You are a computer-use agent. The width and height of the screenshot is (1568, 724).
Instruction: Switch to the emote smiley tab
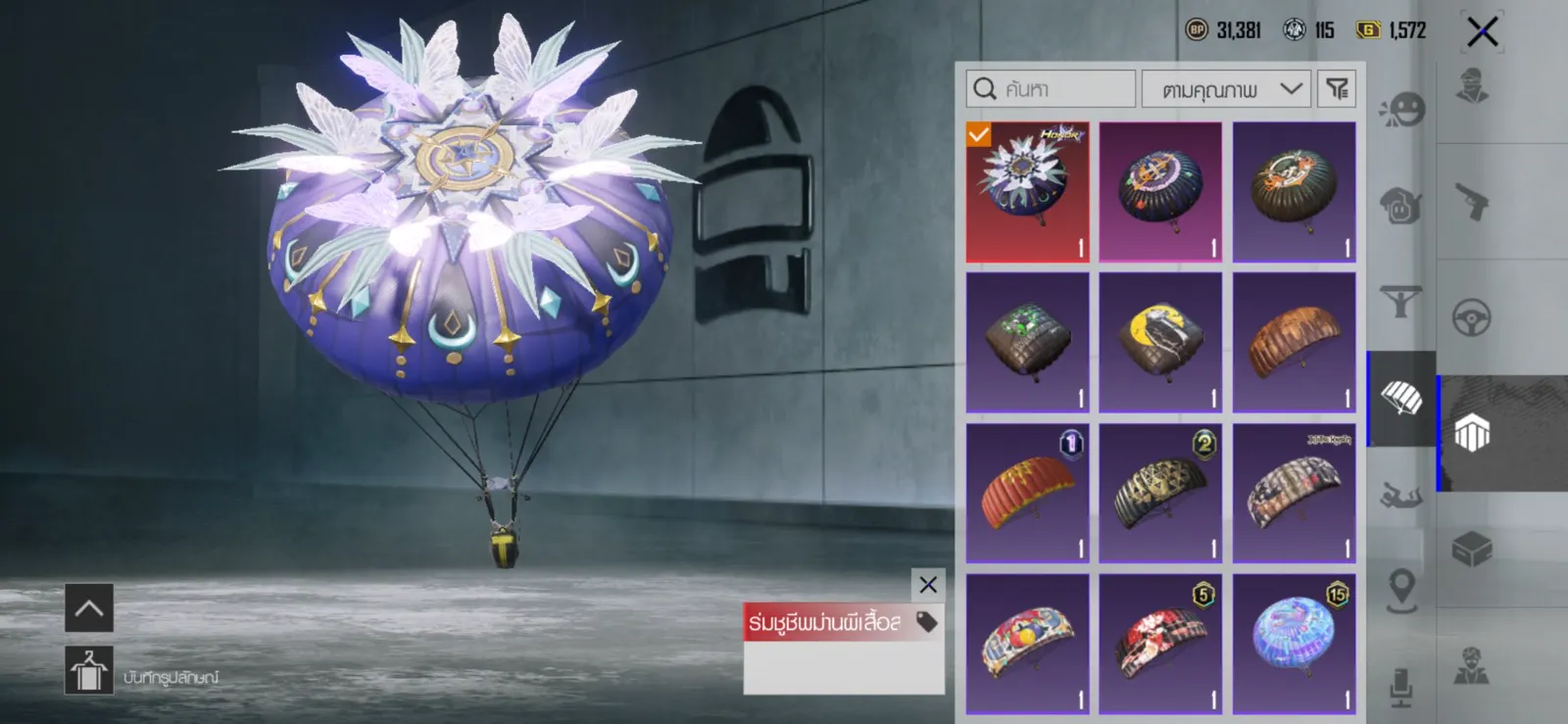click(1401, 109)
